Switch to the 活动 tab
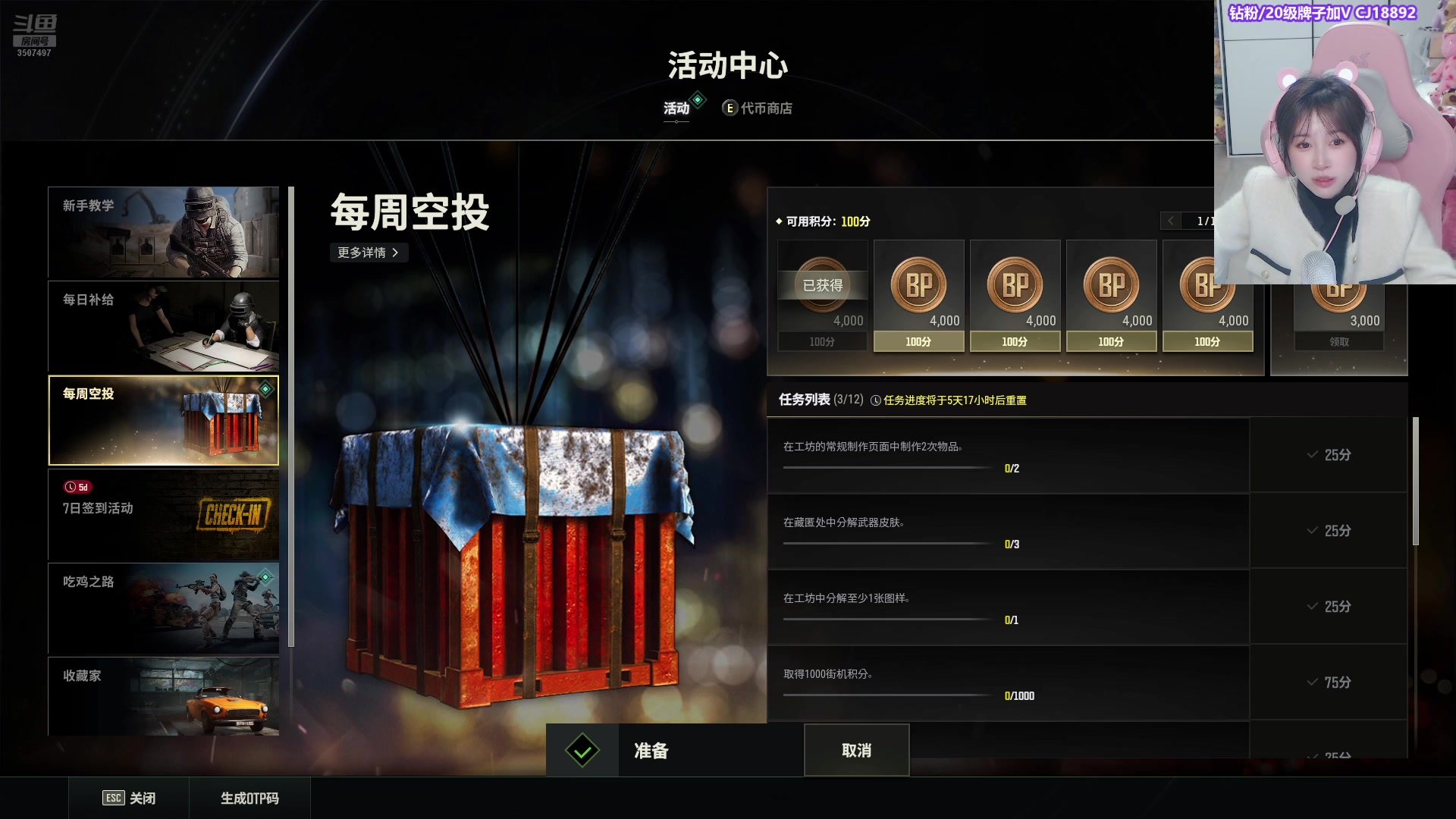Screen dimensions: 1456x819 click(x=676, y=108)
